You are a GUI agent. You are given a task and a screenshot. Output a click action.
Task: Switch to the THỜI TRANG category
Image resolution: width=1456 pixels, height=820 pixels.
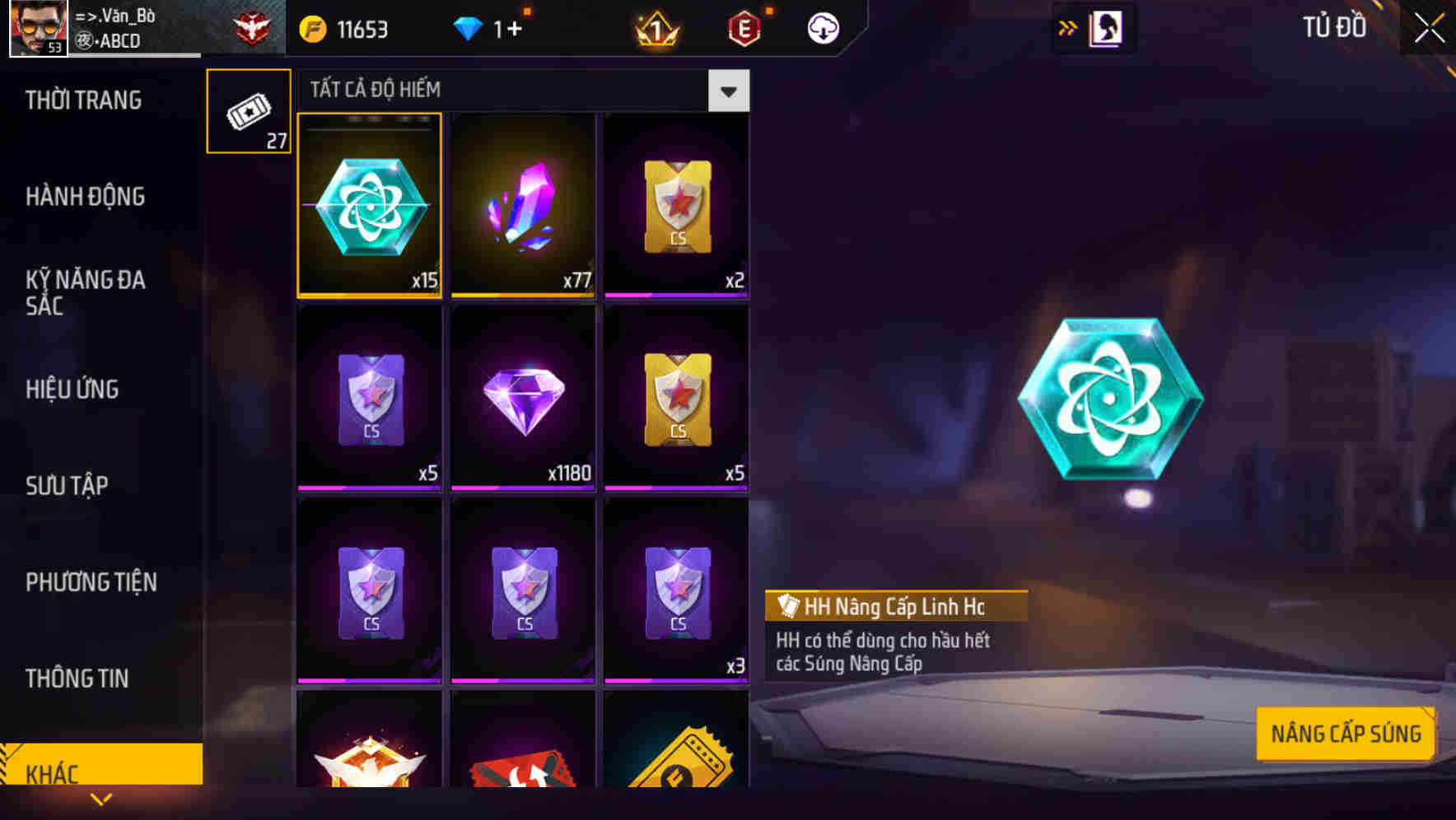(86, 100)
